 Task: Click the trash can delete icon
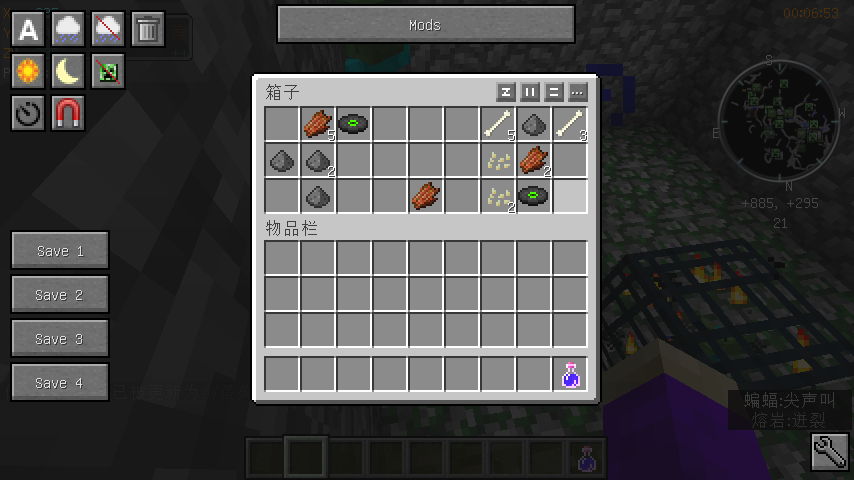tap(148, 29)
